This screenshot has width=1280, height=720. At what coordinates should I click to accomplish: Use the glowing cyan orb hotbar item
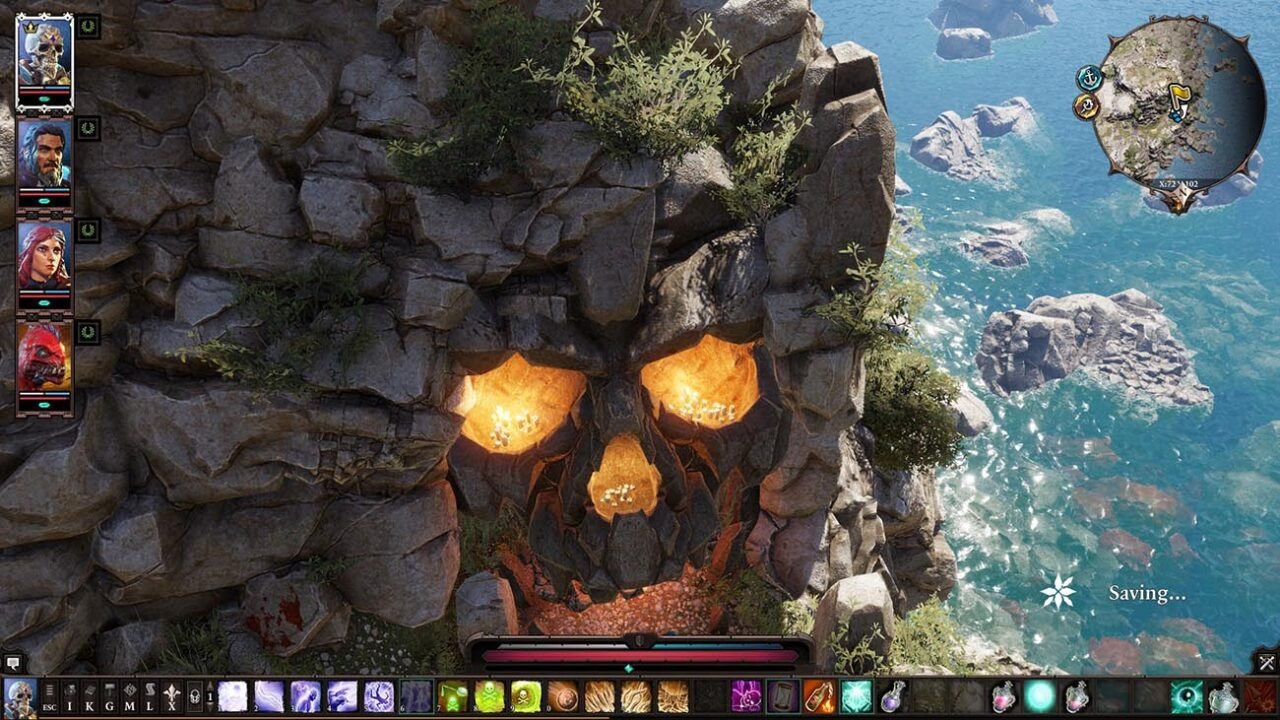(1040, 696)
